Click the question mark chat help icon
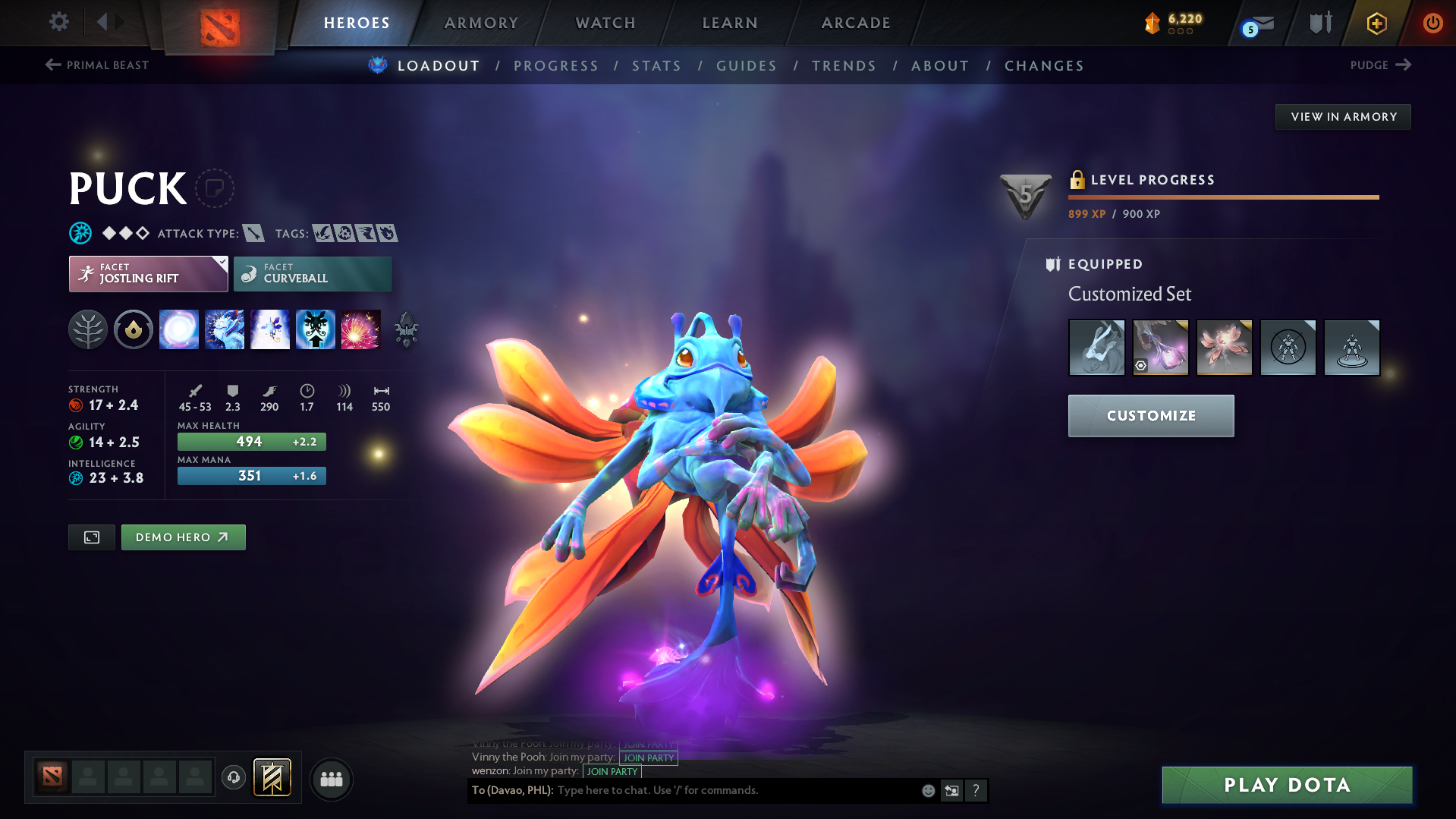 tap(976, 790)
